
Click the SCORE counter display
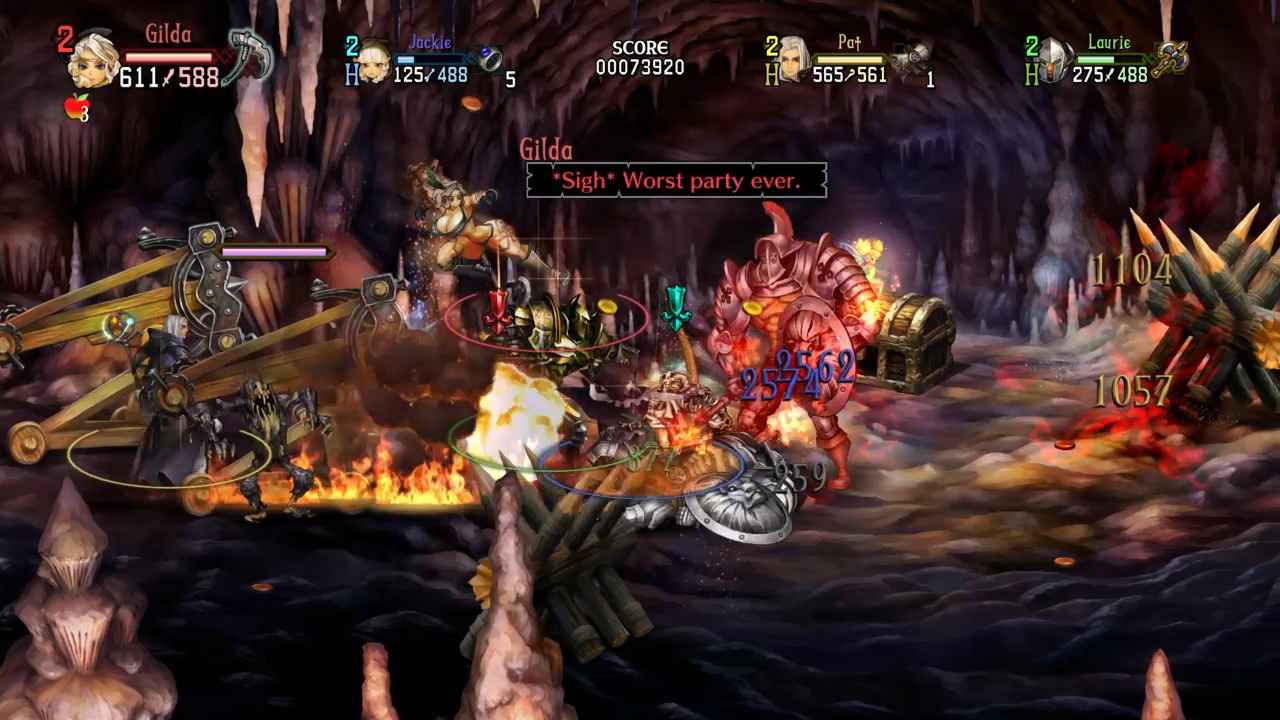click(641, 58)
